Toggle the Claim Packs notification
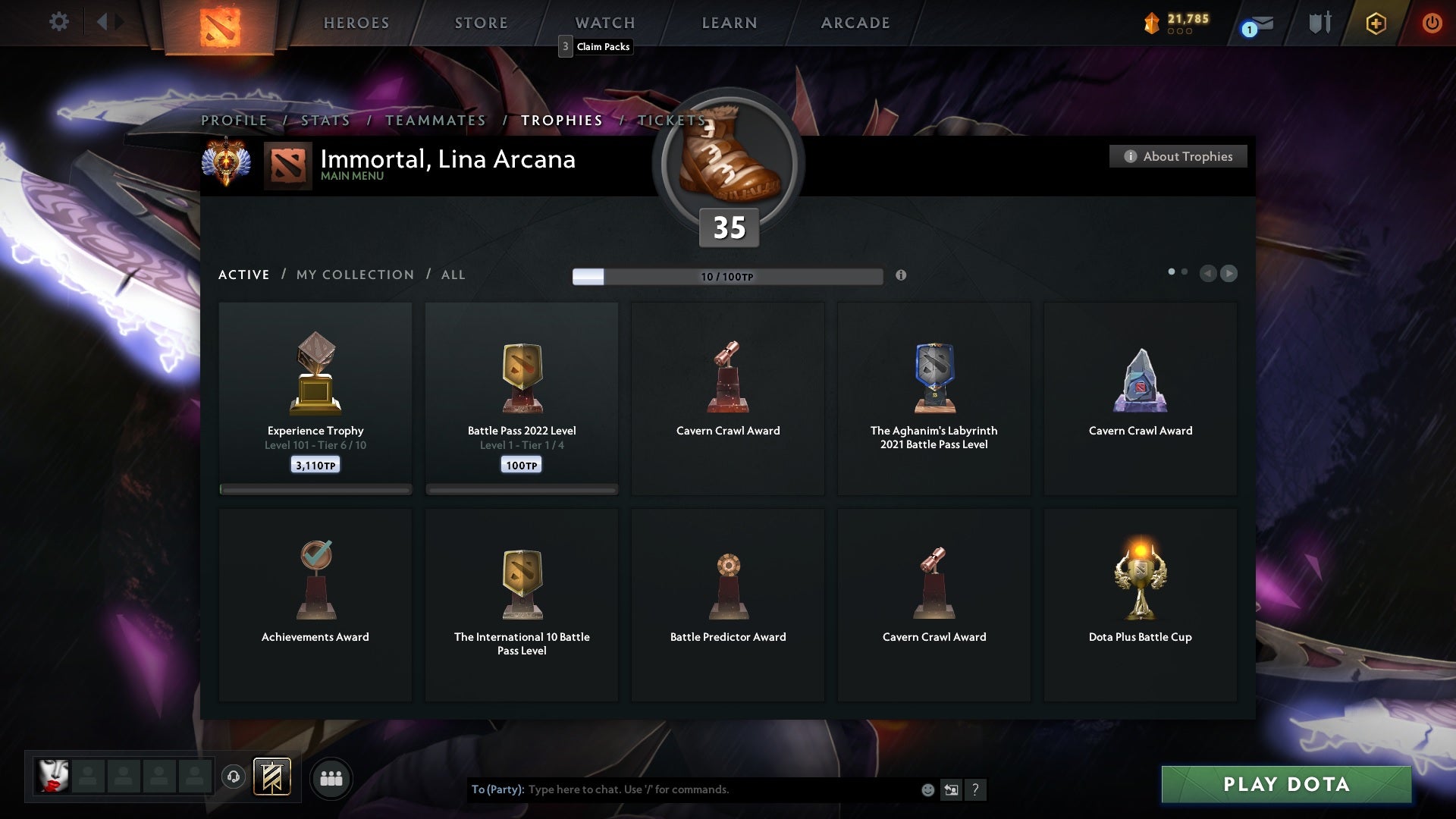The height and width of the screenshot is (819, 1456). 595,46
